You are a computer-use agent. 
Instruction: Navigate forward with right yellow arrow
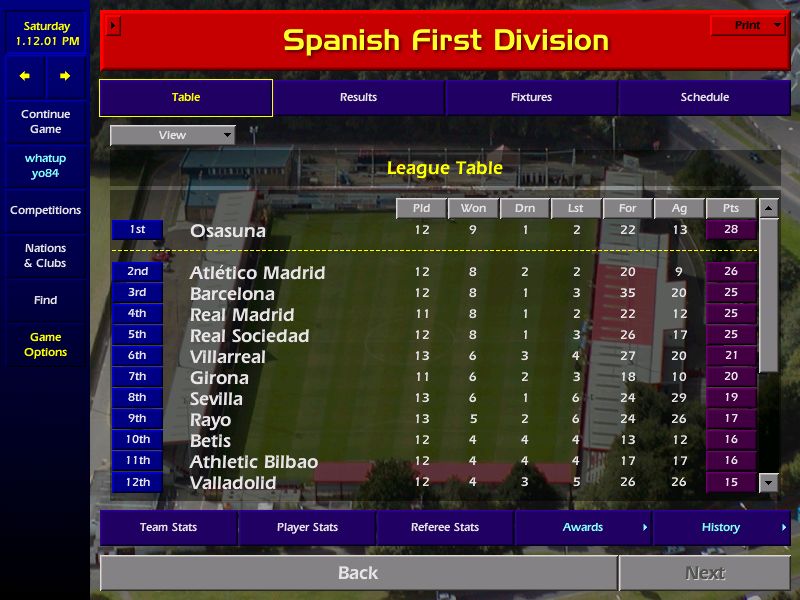coord(65,76)
